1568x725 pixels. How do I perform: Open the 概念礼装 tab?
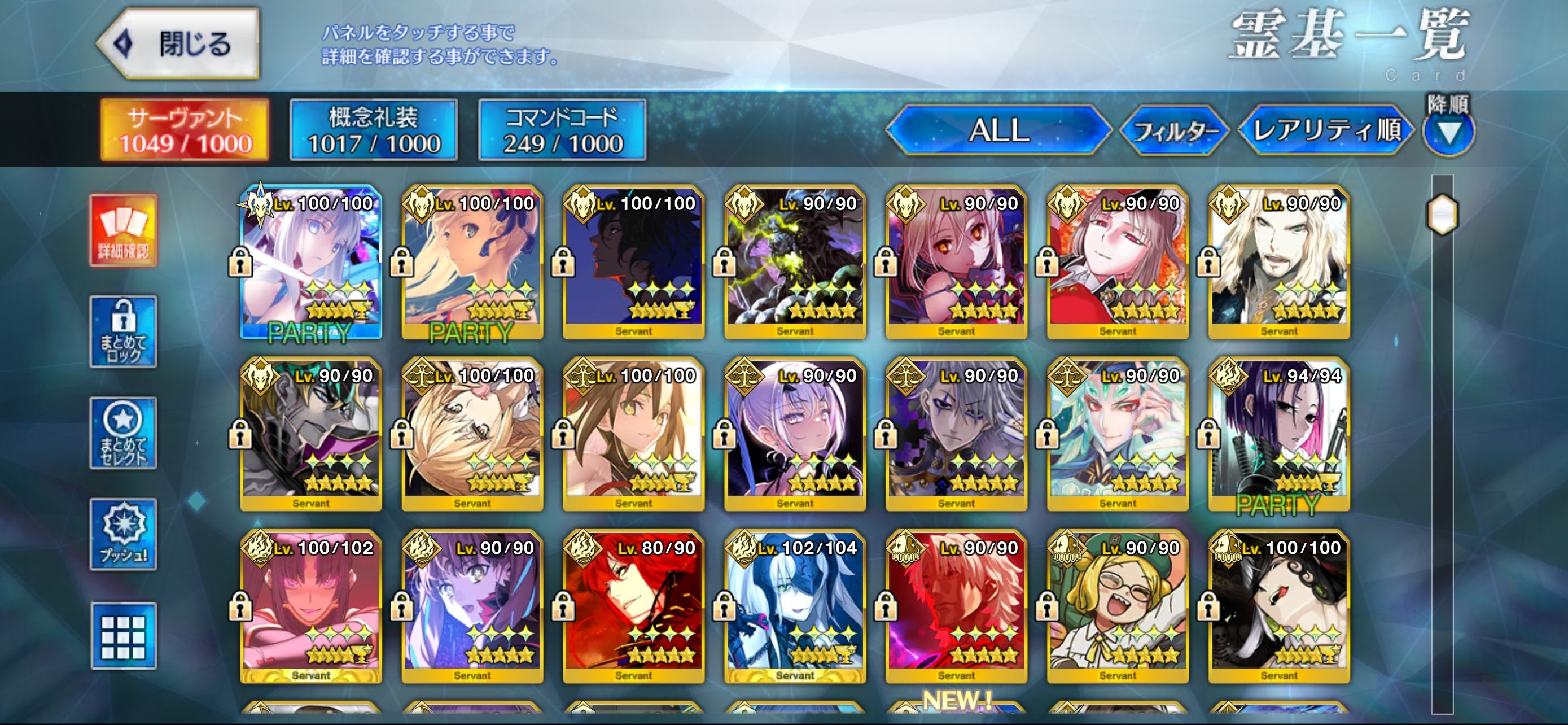tap(373, 130)
